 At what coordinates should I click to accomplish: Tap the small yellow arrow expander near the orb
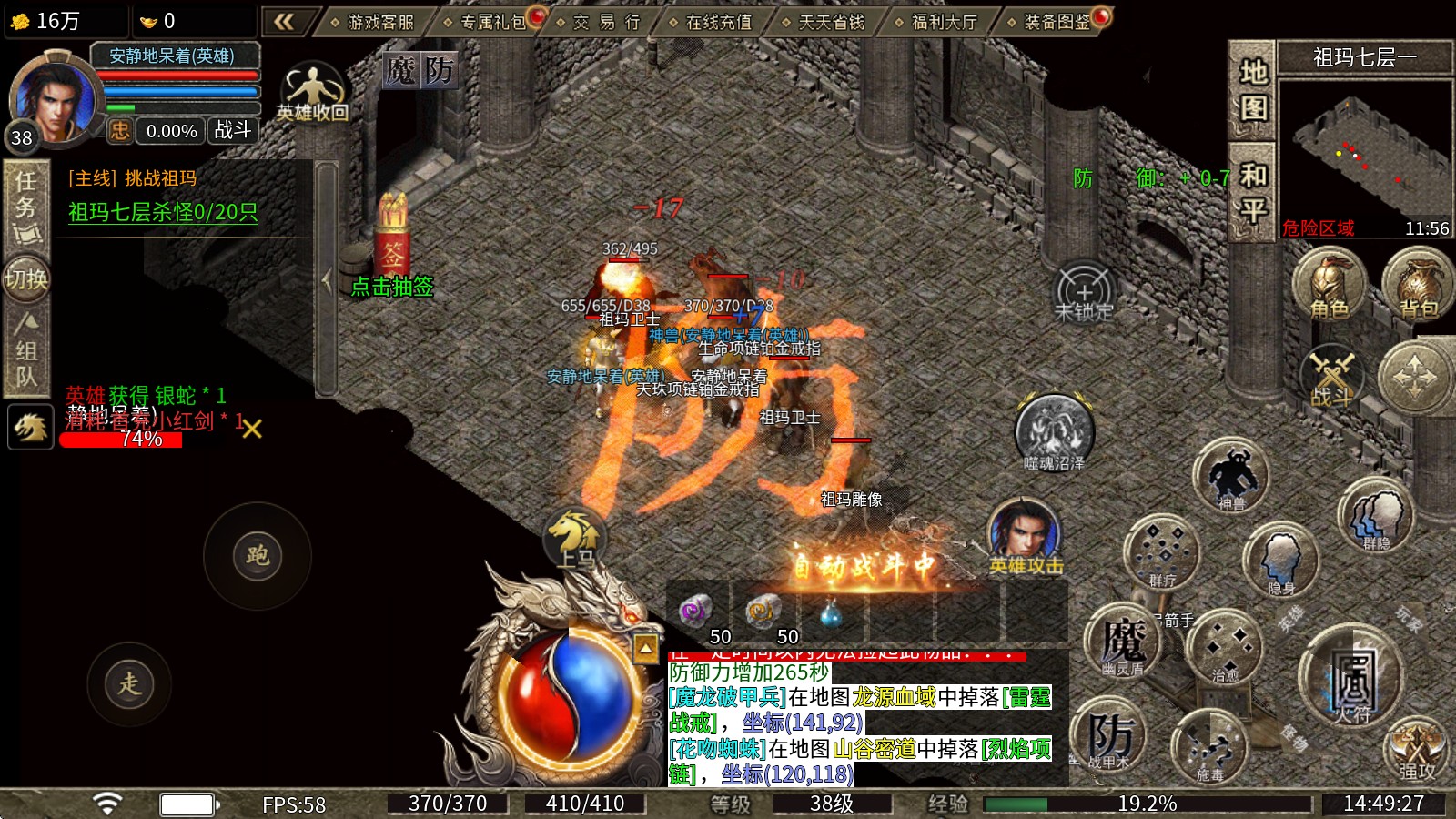646,646
